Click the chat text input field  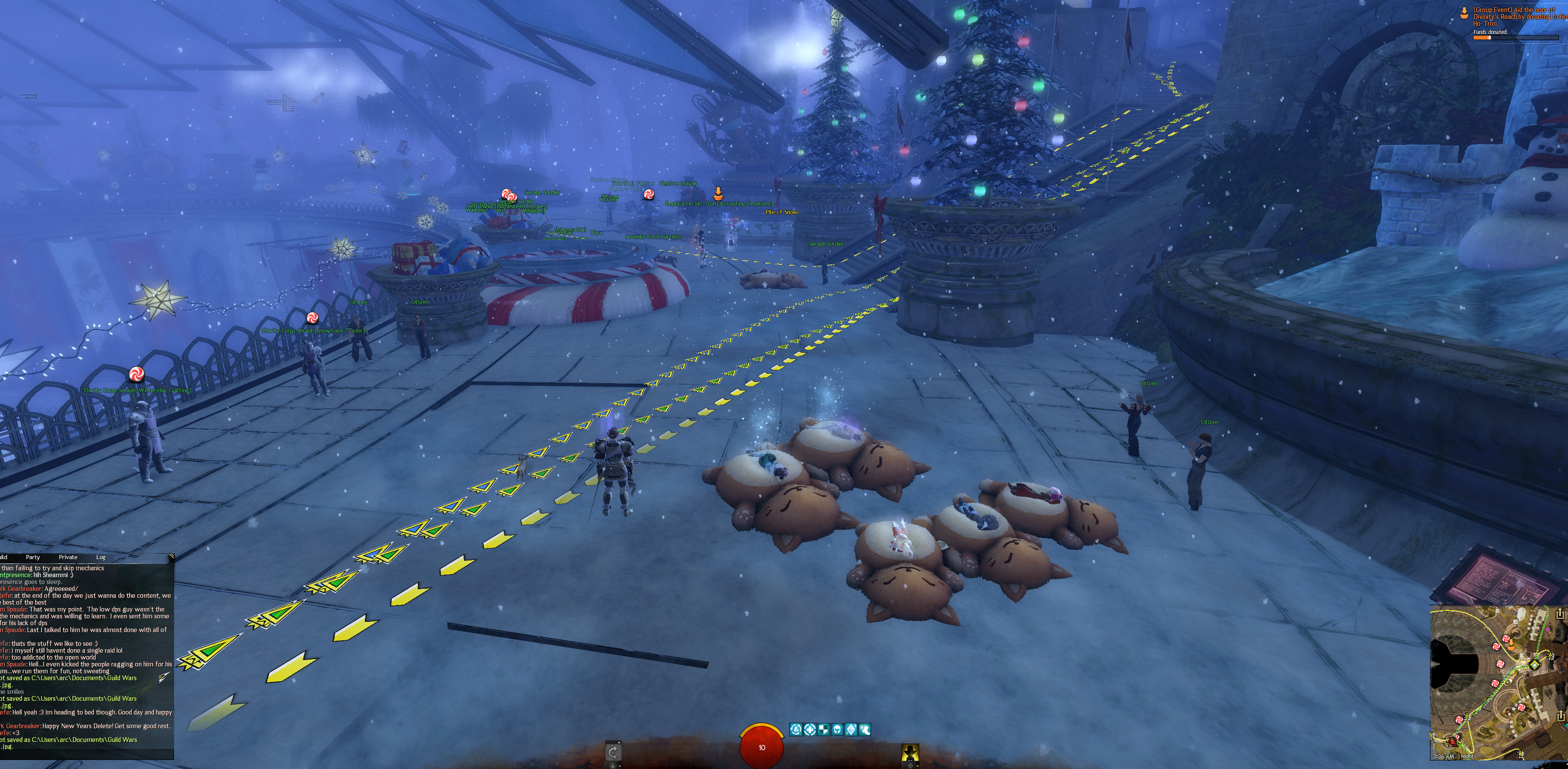pyautogui.click(x=85, y=756)
